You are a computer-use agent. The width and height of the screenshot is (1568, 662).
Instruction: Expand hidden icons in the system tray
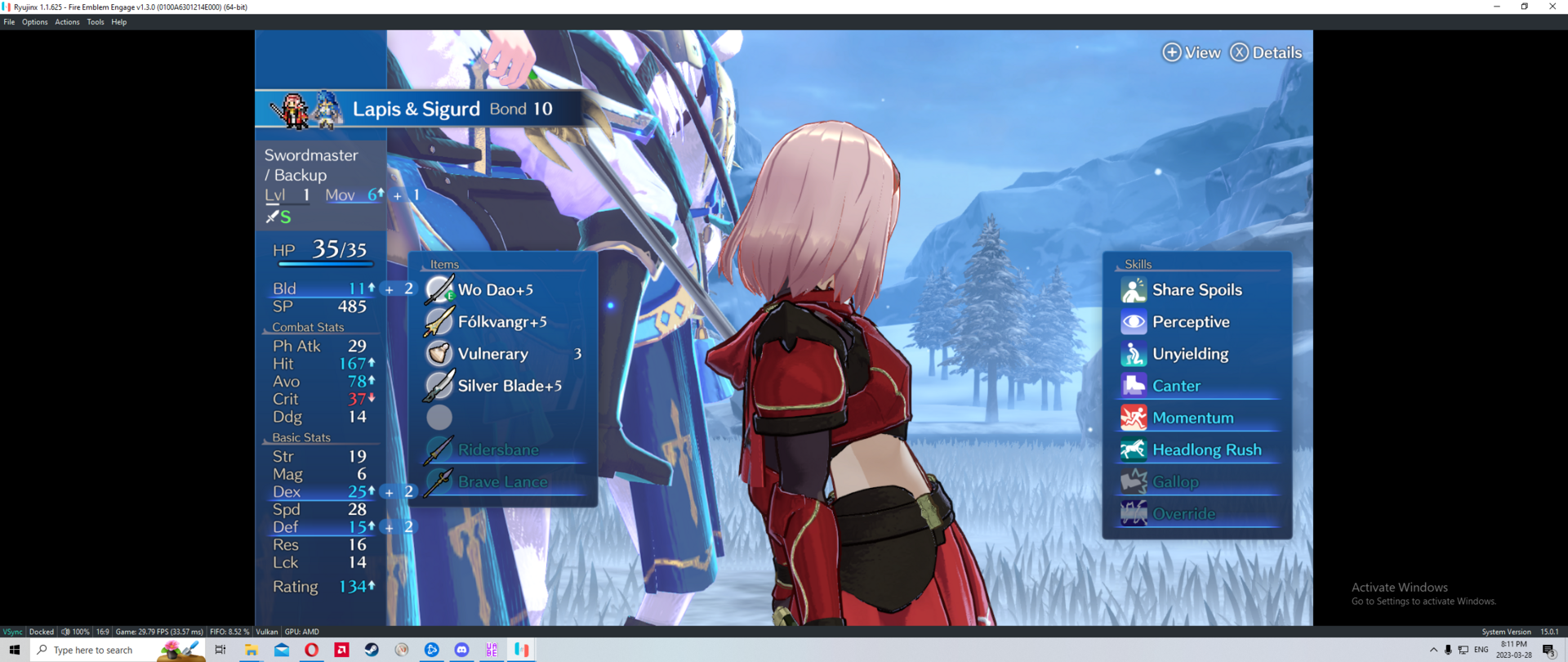pos(1435,650)
